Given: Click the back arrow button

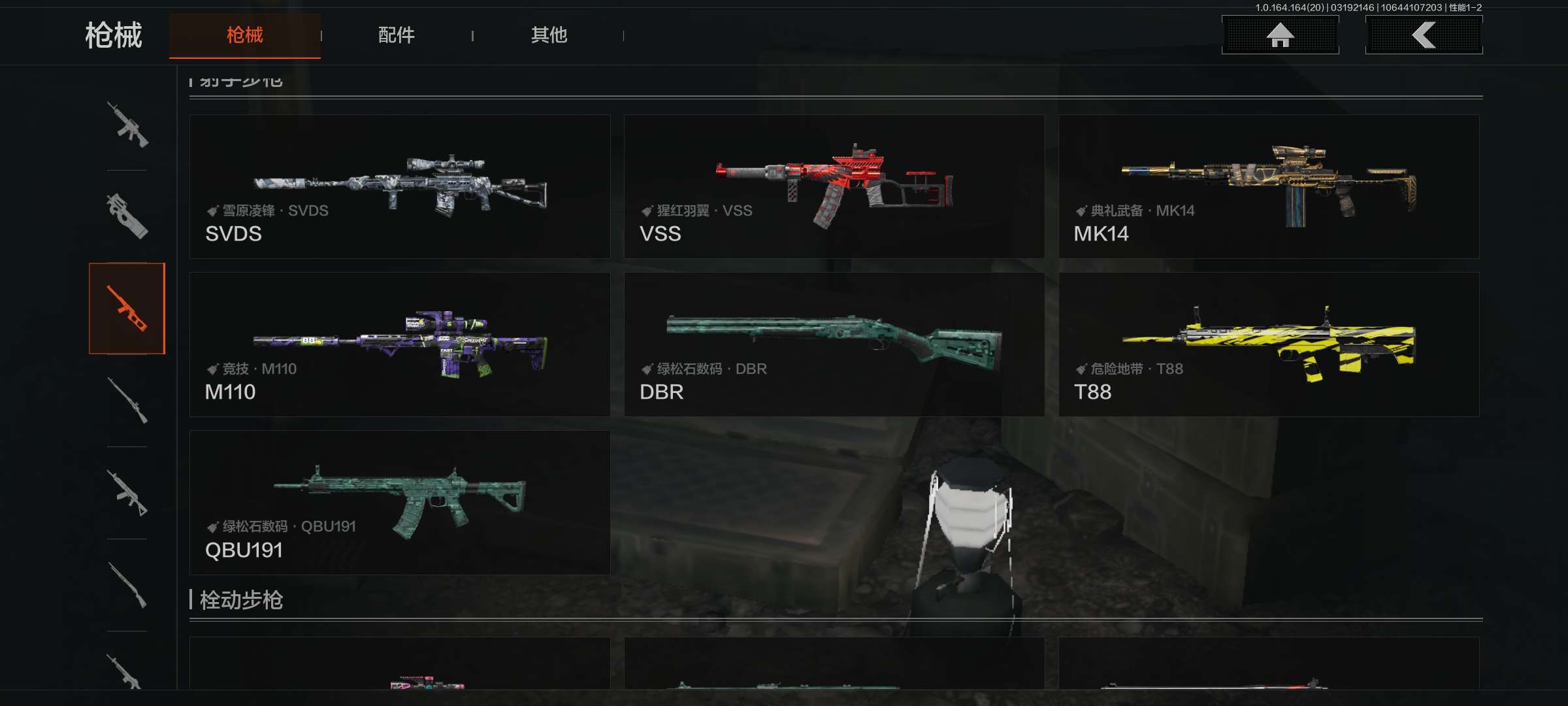Looking at the screenshot, I should (1424, 35).
